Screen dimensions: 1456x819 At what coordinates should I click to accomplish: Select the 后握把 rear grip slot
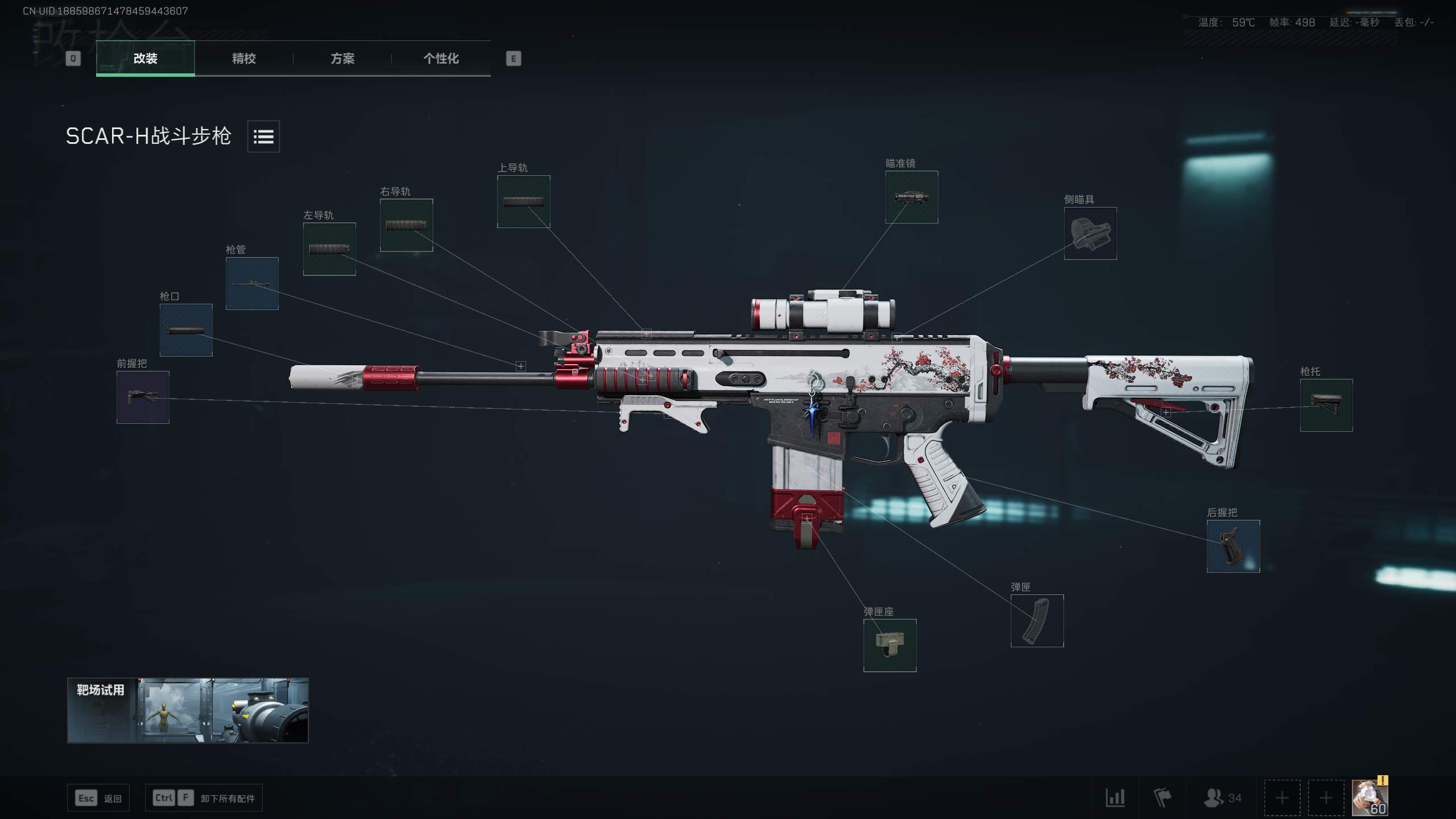tap(1233, 546)
